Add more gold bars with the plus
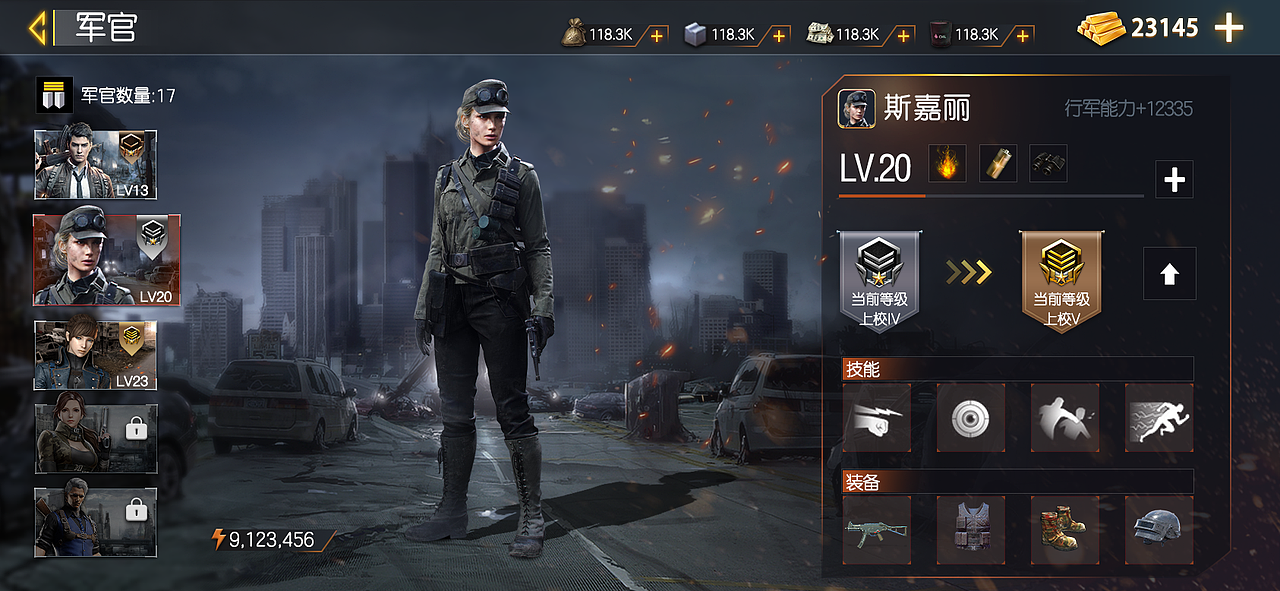Image resolution: width=1280 pixels, height=591 pixels. pos(1229,28)
